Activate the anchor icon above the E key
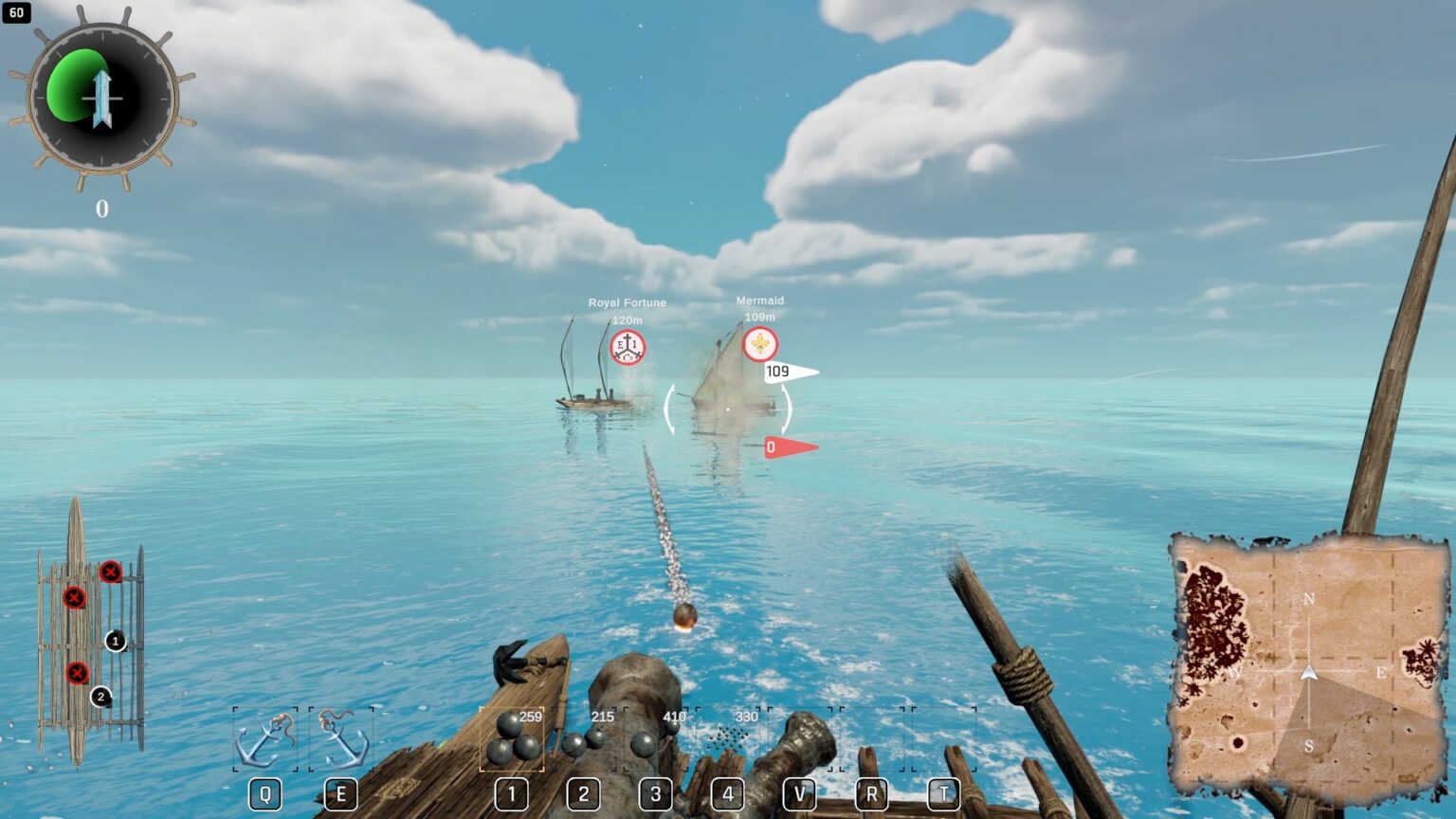 pyautogui.click(x=341, y=739)
